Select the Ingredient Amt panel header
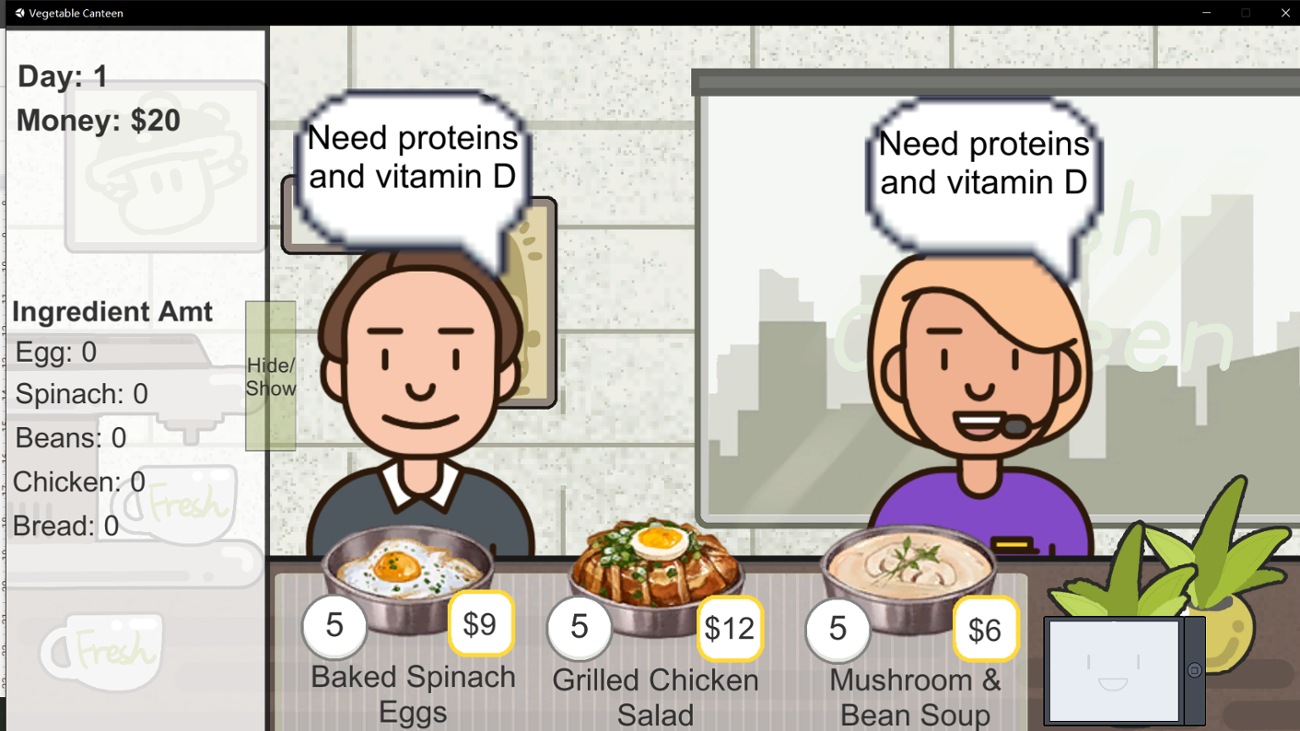 coord(112,312)
